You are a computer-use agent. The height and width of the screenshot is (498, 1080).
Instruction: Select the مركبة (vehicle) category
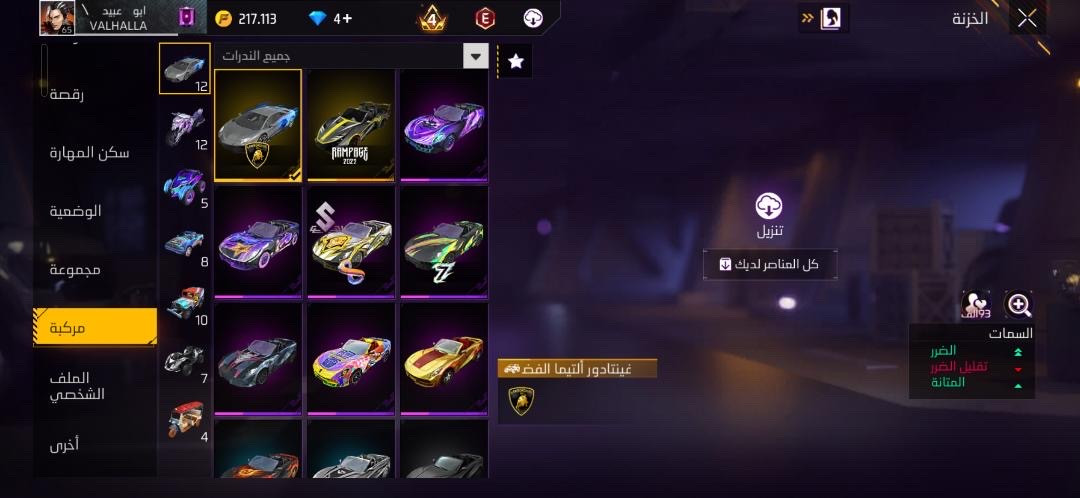[x=95, y=327]
